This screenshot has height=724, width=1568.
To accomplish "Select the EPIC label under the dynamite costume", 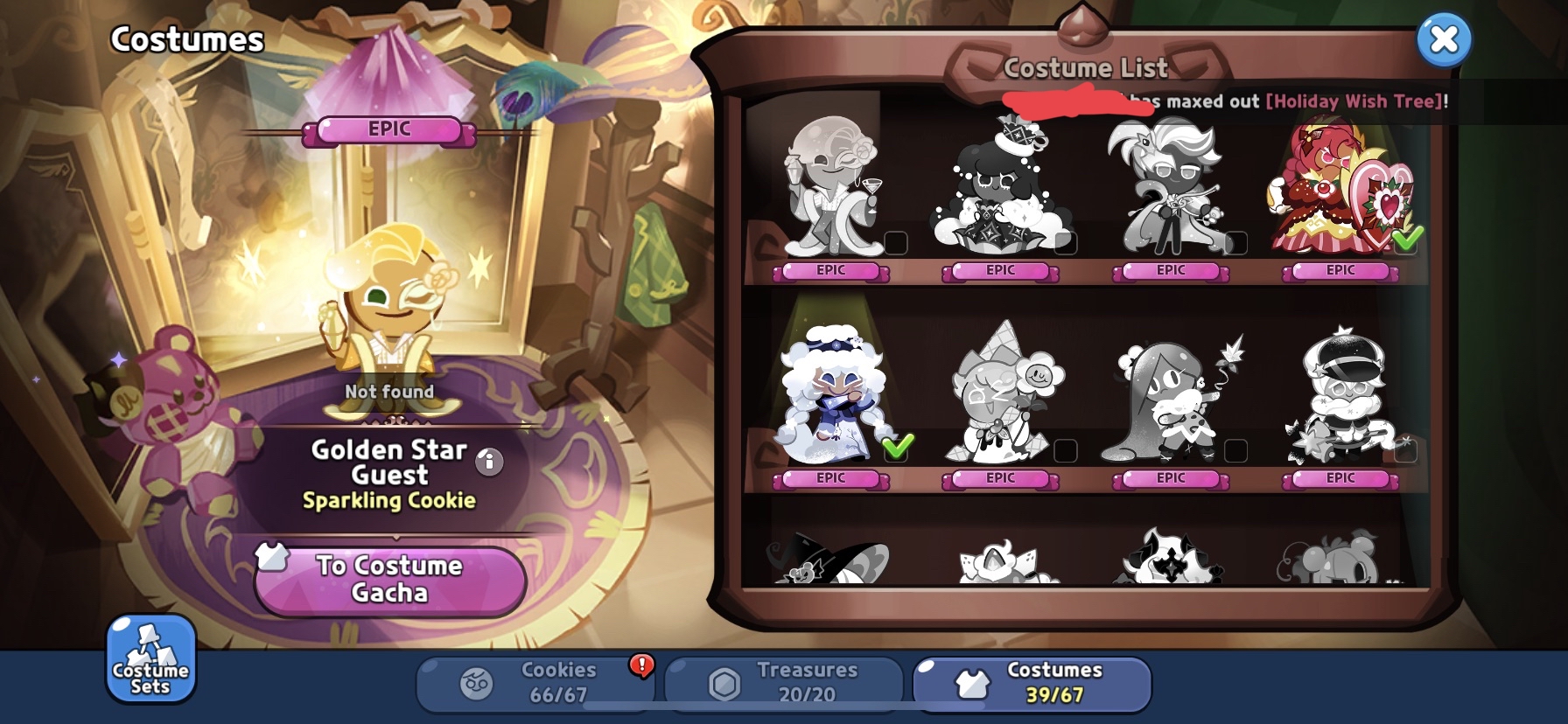I will [x=1170, y=478].
